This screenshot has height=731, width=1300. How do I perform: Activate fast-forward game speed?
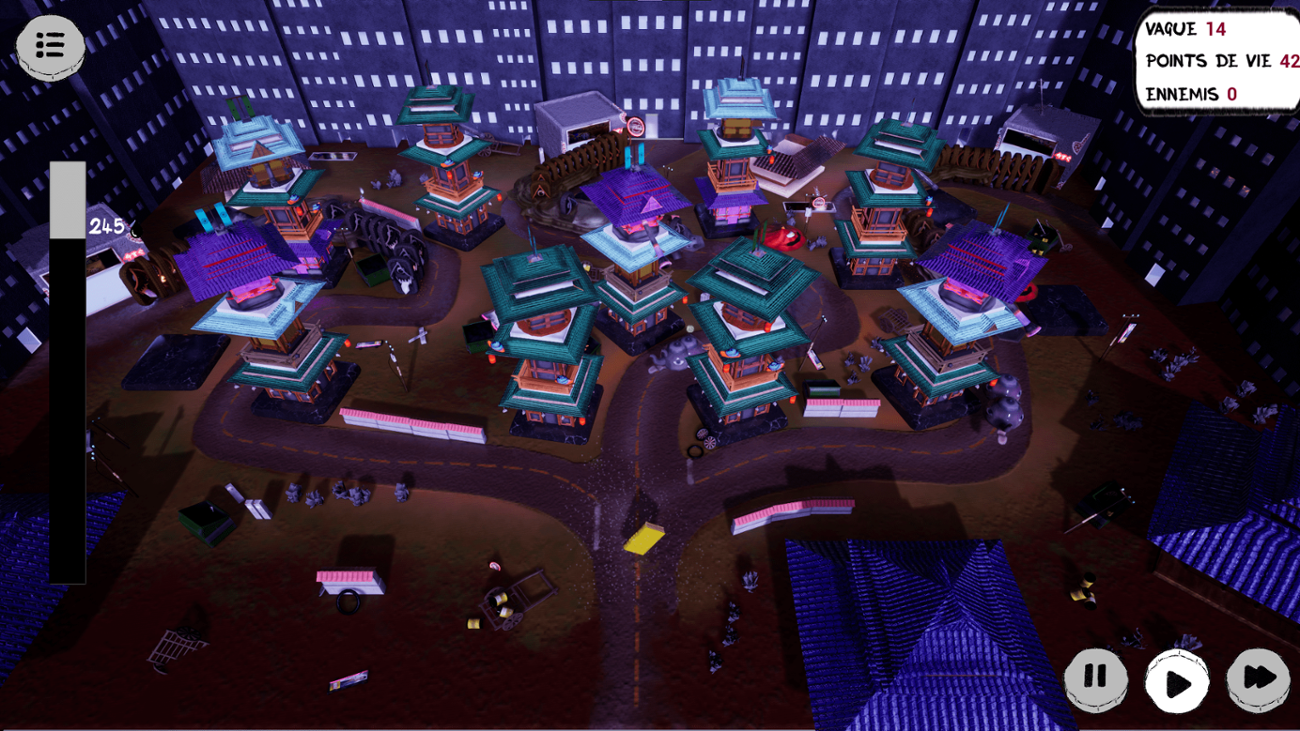(x=1257, y=677)
